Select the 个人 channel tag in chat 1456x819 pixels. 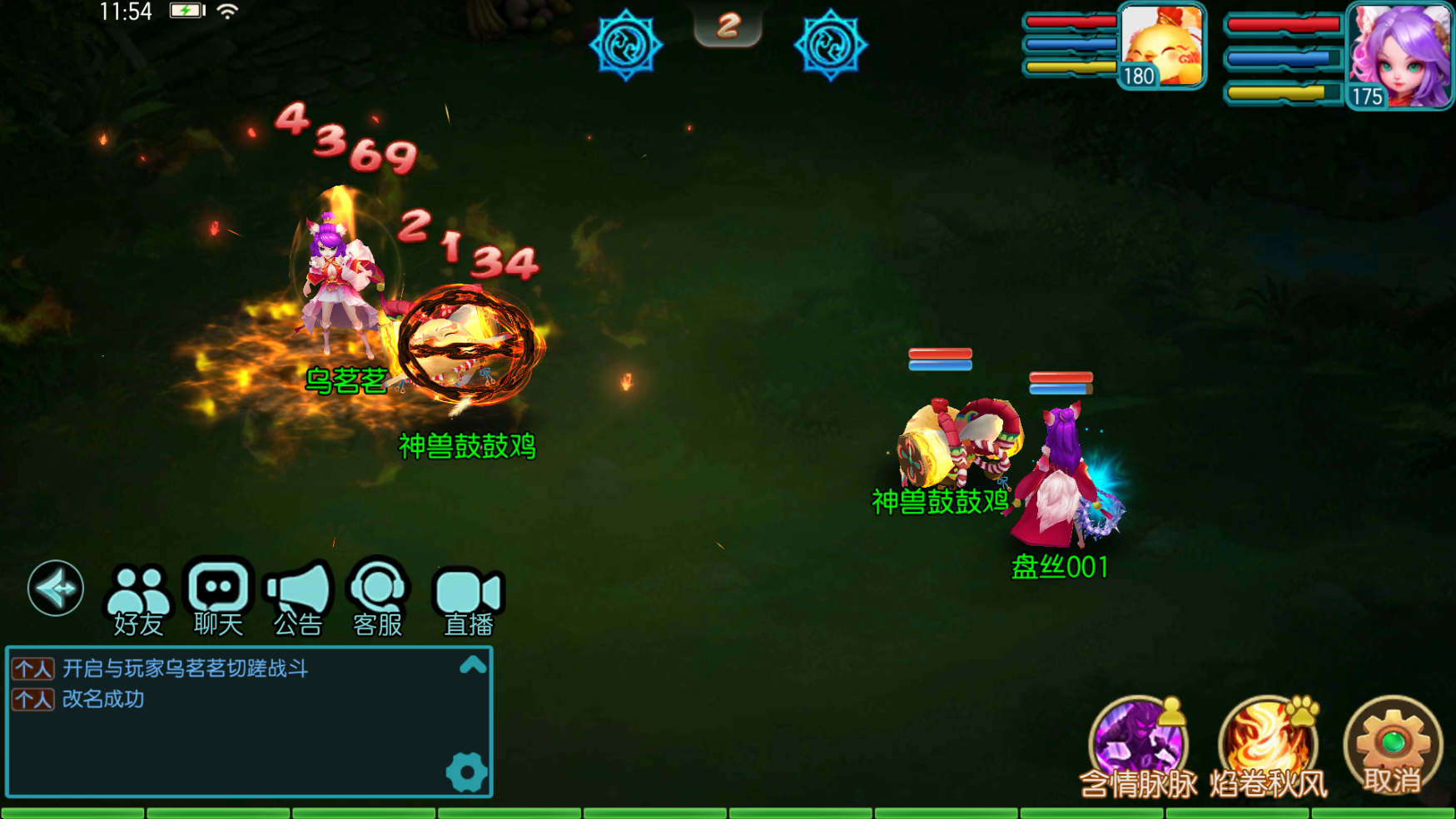[32, 669]
